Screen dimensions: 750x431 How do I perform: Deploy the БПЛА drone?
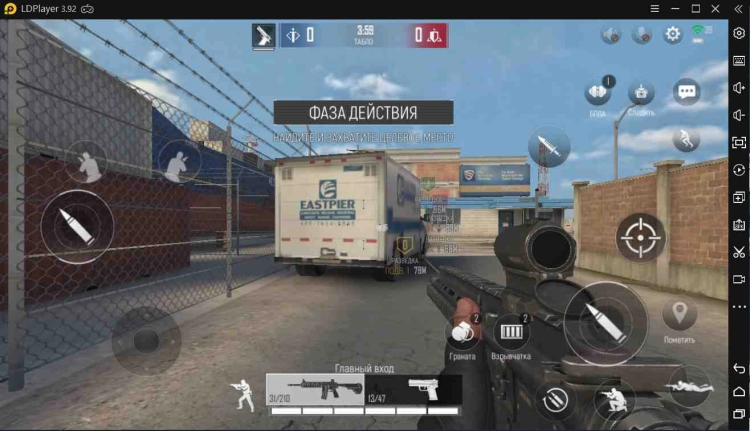598,93
